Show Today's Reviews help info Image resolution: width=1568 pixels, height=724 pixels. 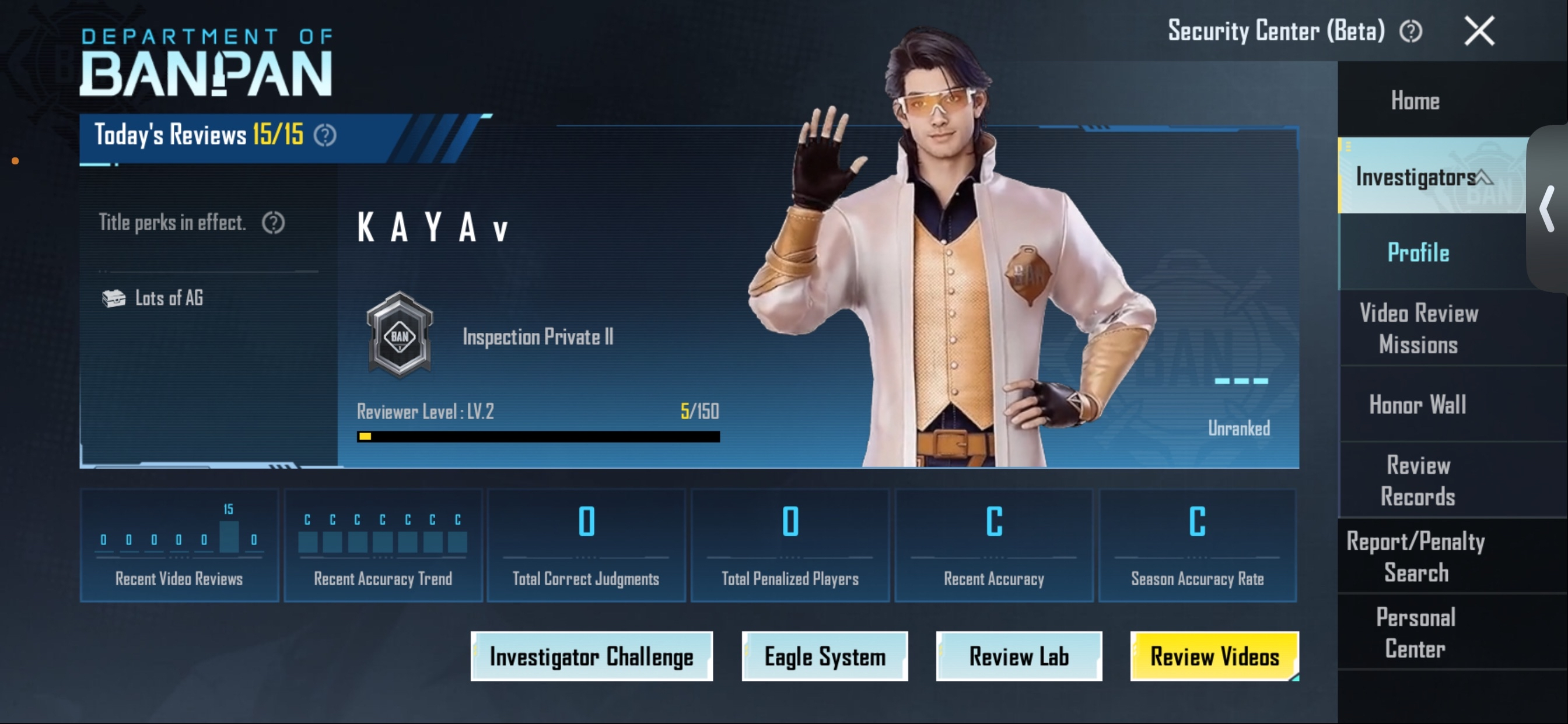point(325,135)
